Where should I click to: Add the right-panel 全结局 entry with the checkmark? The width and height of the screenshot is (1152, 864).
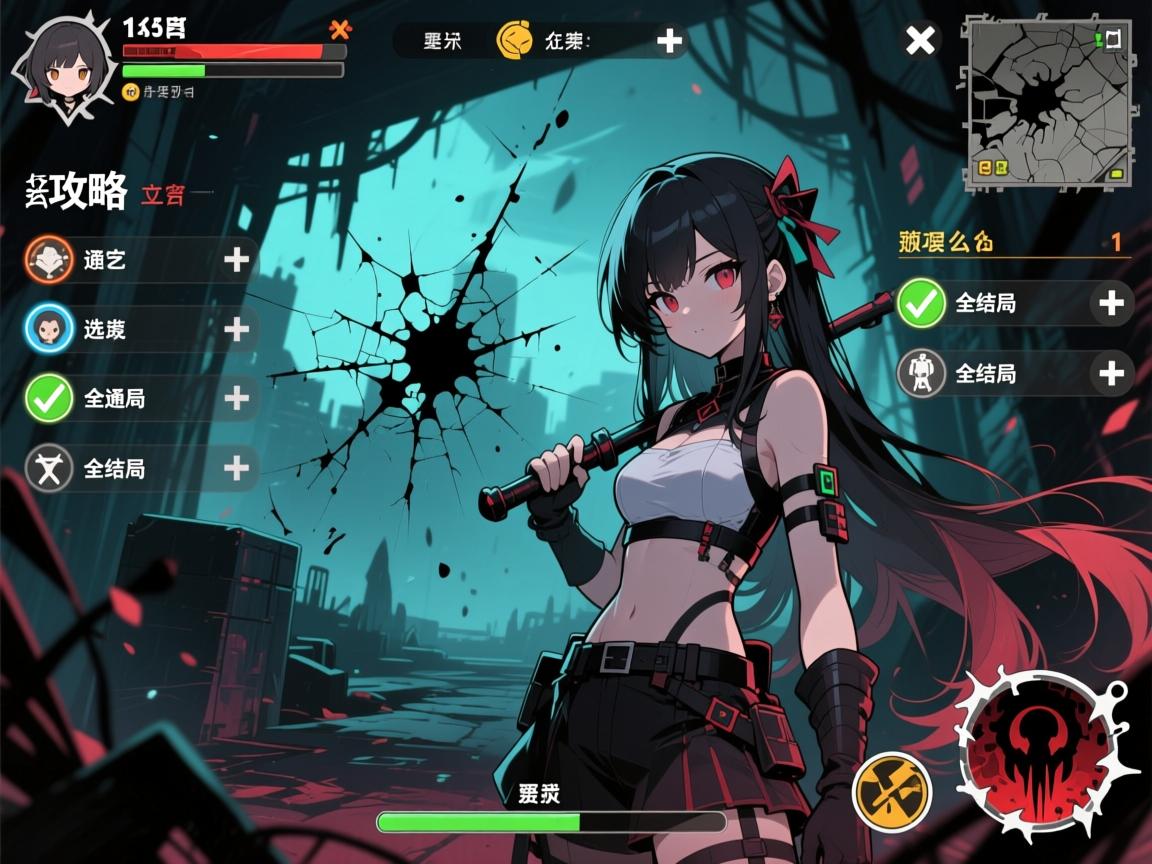(1111, 303)
